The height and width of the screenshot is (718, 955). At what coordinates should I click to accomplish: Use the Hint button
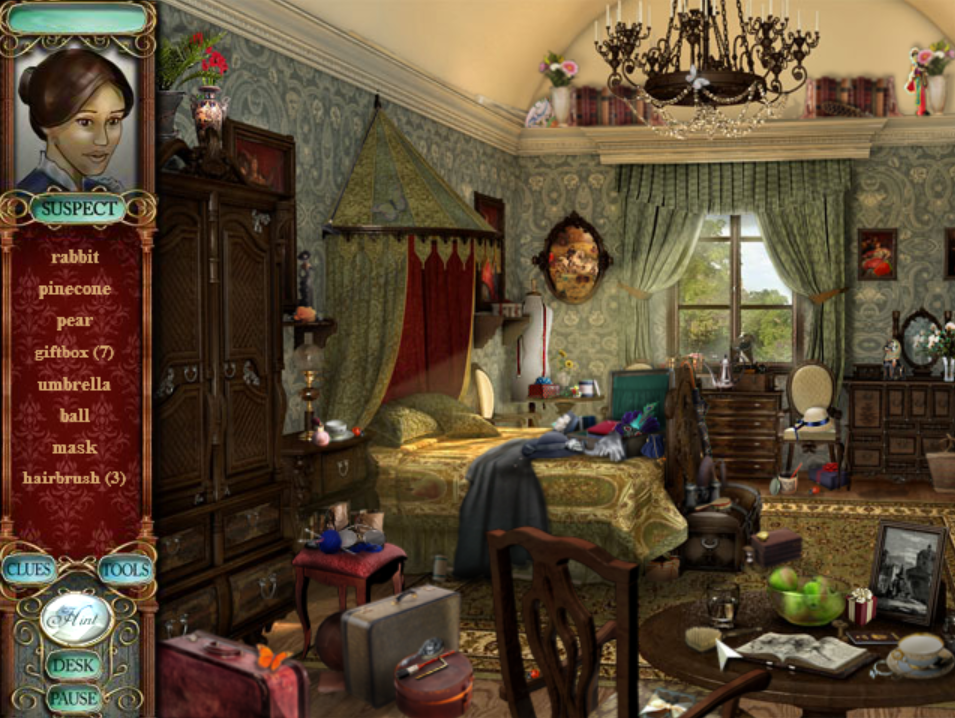(76, 618)
